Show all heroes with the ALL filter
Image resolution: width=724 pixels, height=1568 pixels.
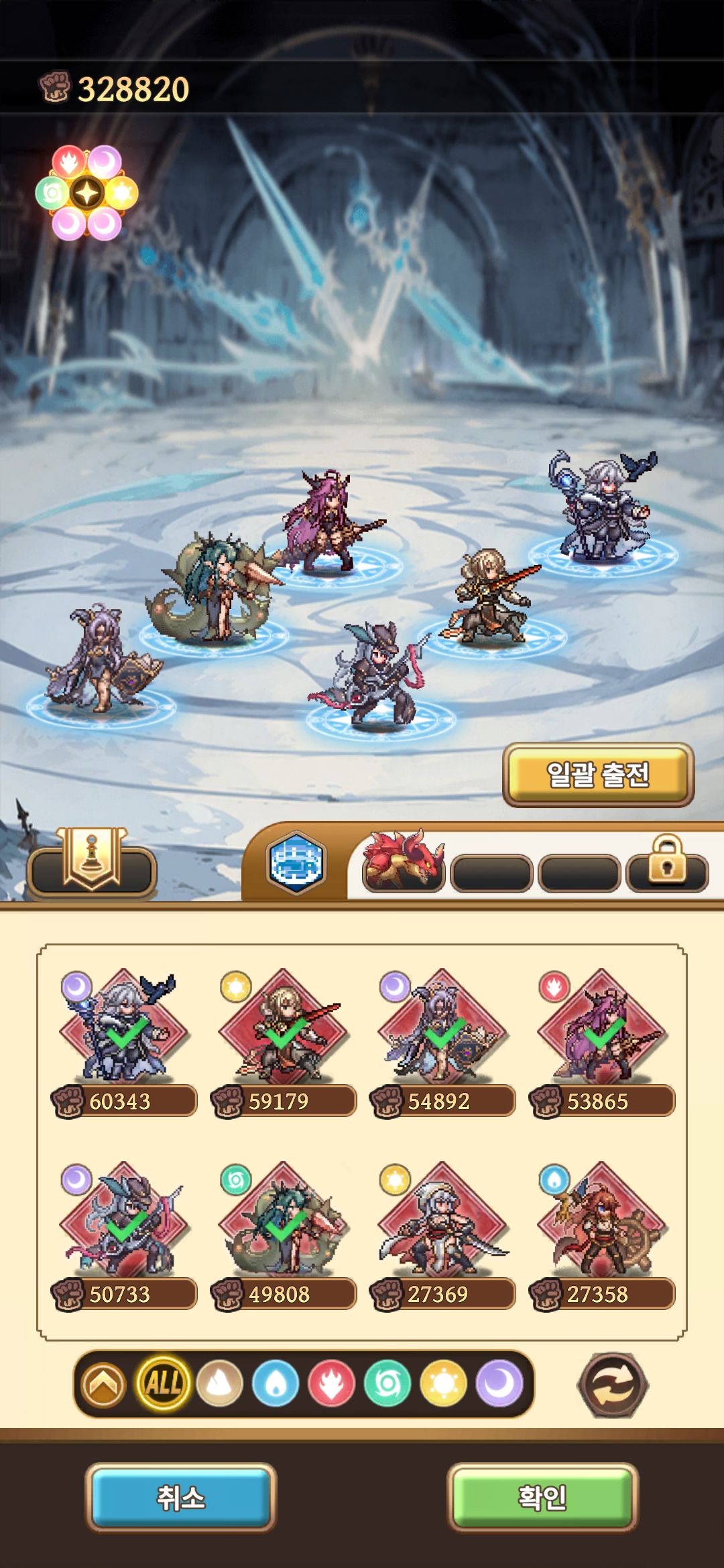tap(164, 1383)
